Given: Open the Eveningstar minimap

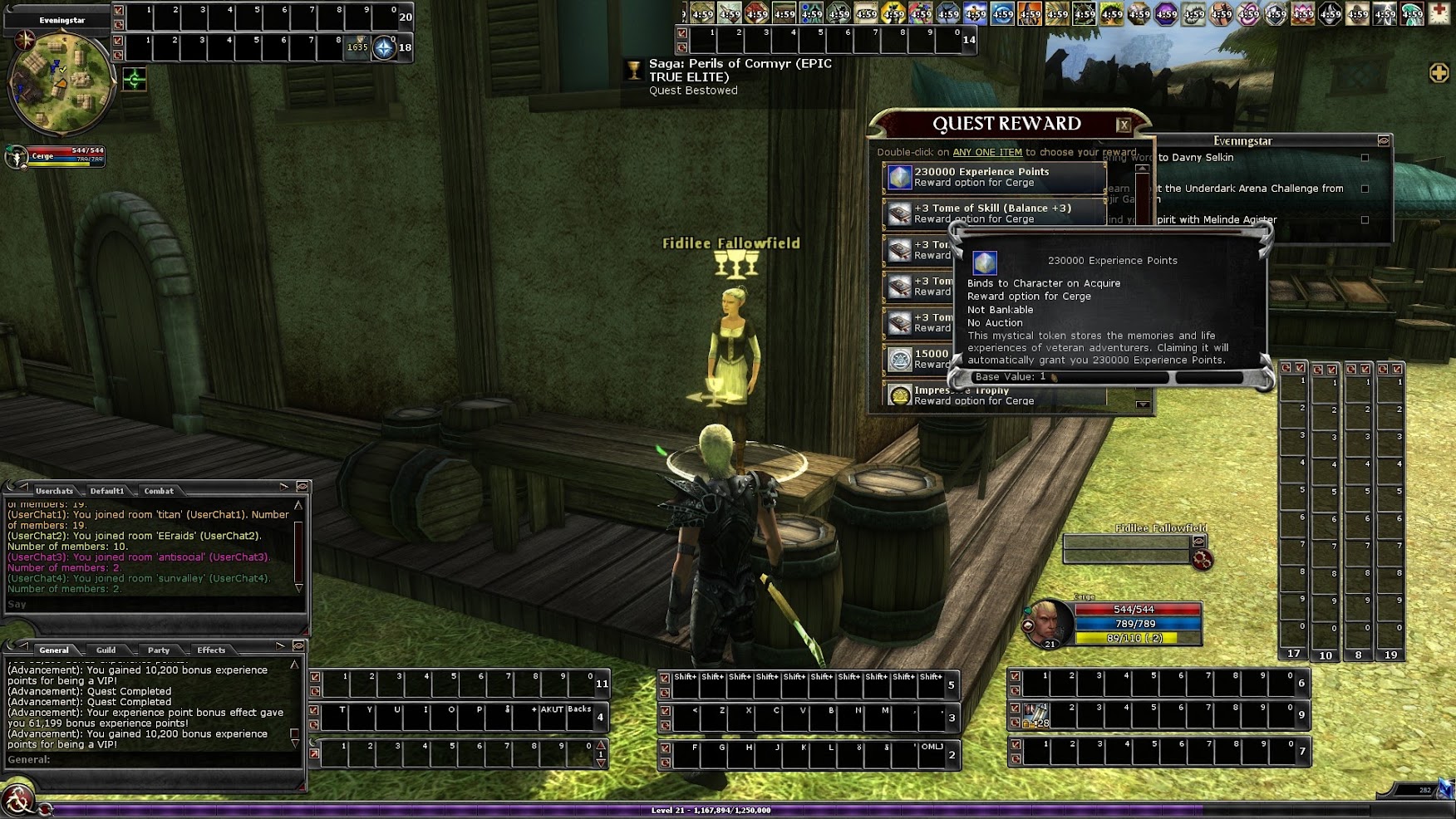Looking at the screenshot, I should point(61,83).
